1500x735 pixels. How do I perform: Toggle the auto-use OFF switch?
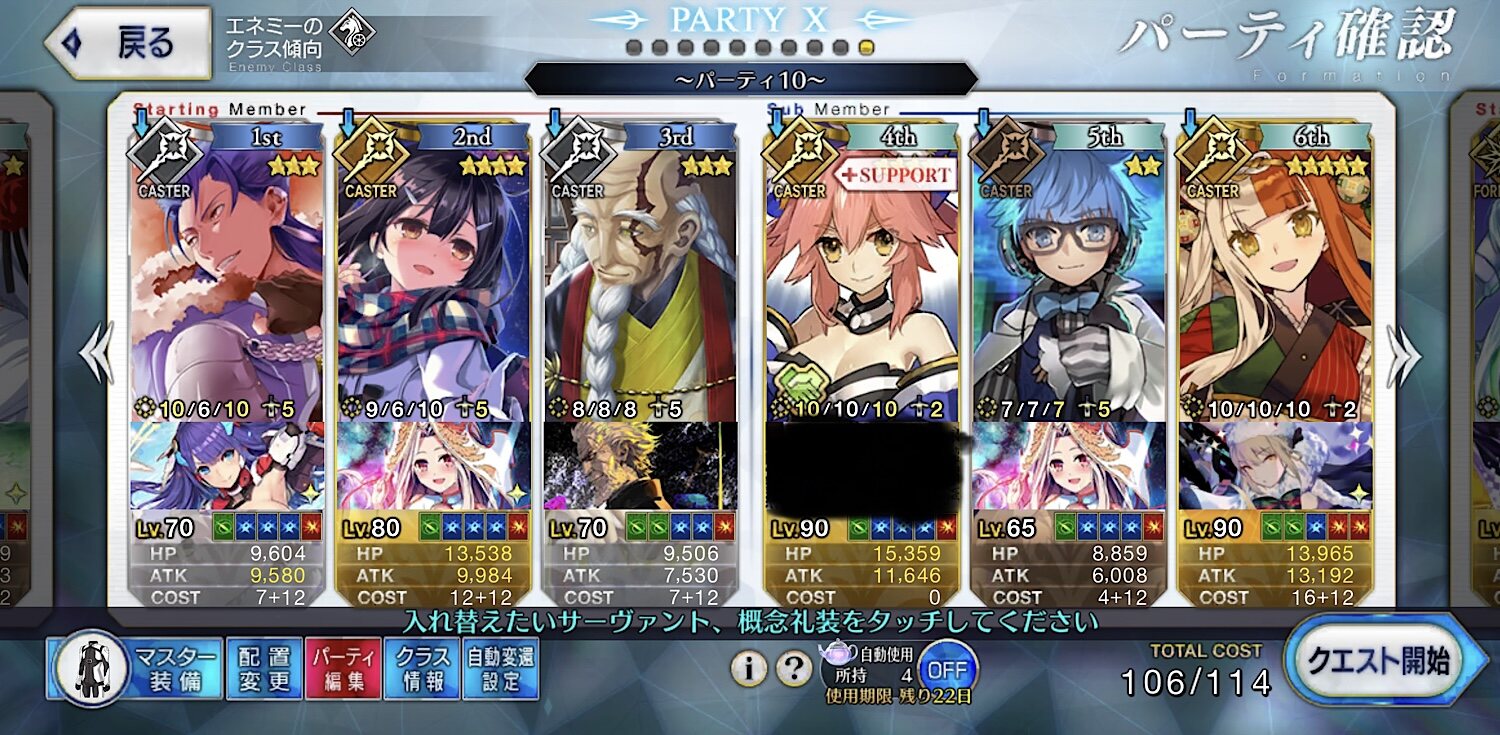point(946,667)
